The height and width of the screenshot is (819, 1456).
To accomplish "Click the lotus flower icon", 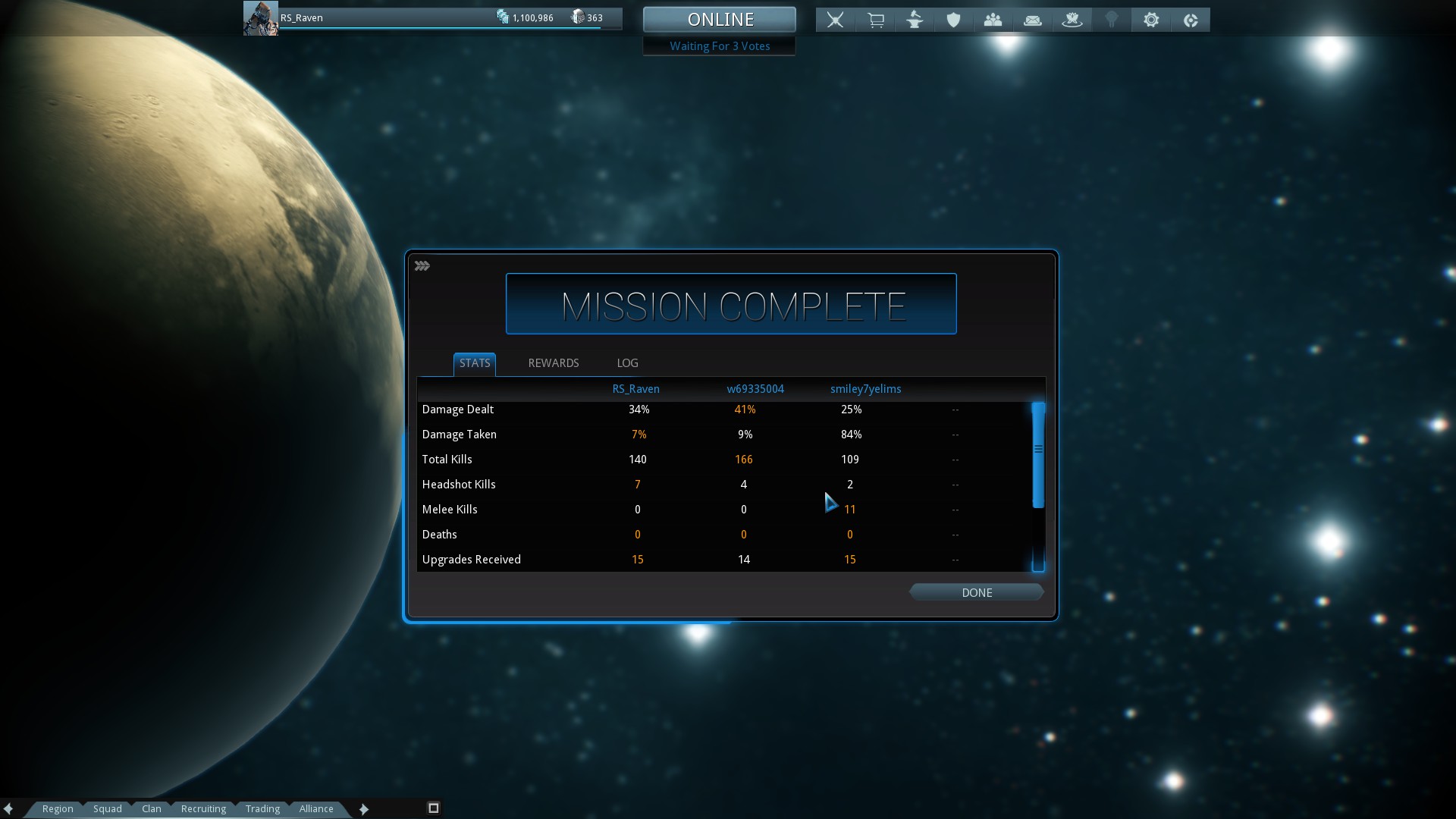I will pyautogui.click(x=1072, y=20).
